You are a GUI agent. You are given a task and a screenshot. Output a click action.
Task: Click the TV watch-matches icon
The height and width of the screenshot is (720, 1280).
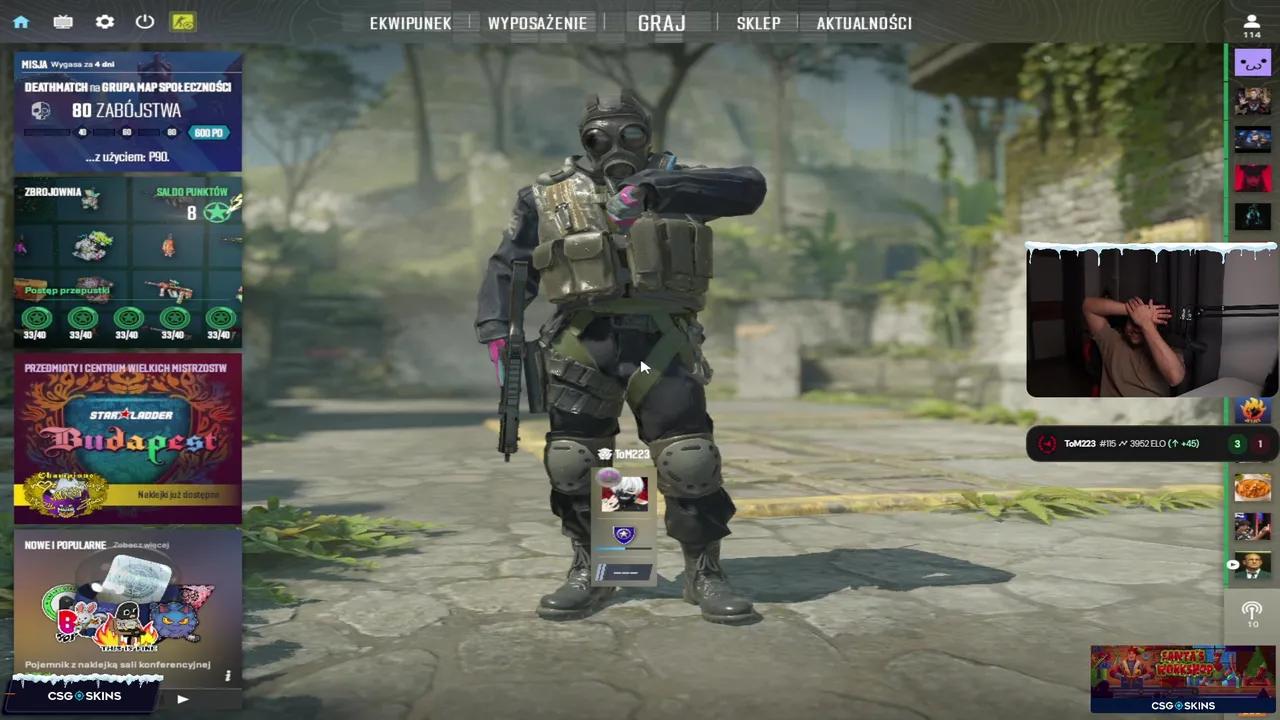click(x=63, y=21)
